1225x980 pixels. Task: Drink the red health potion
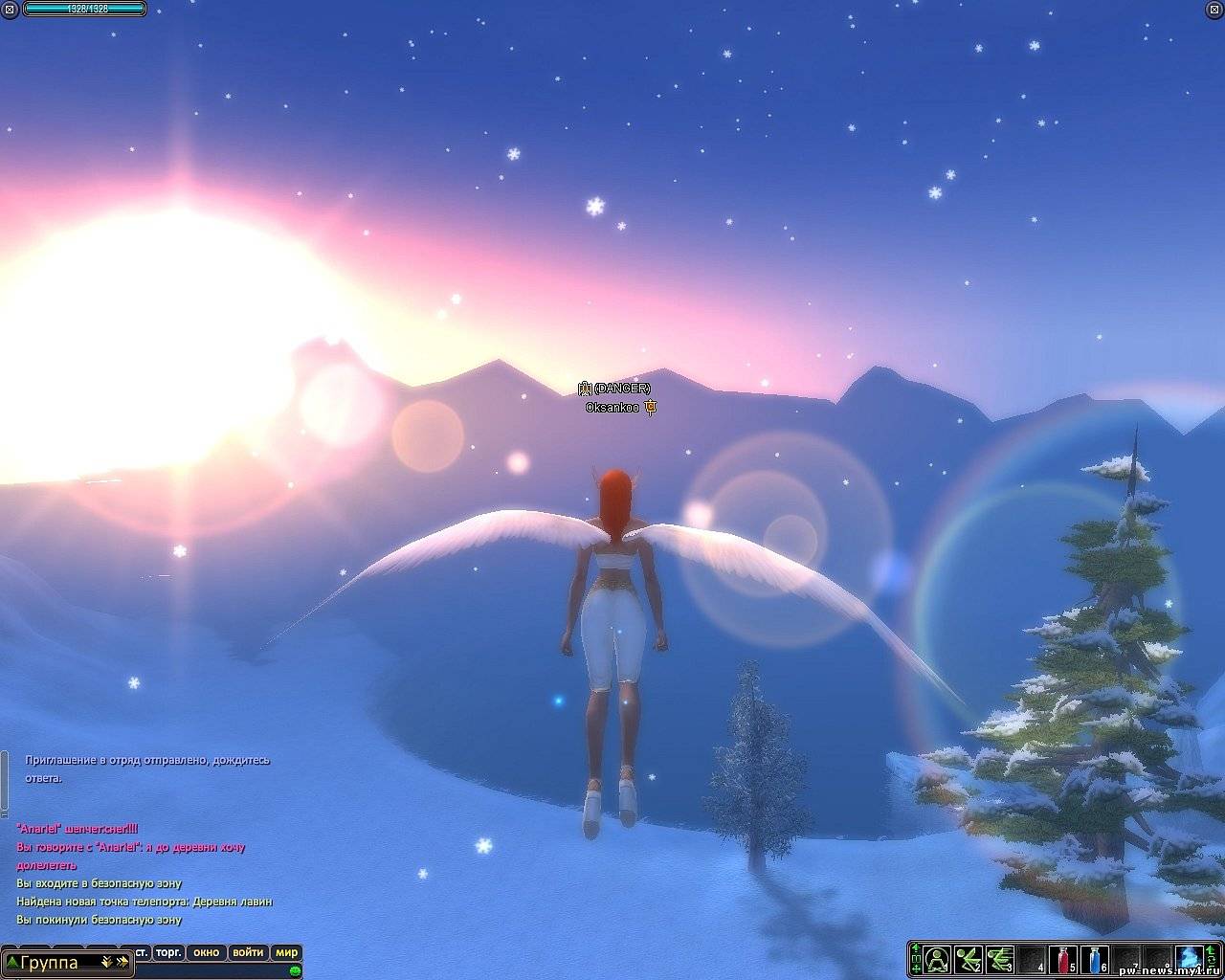coord(1063,958)
